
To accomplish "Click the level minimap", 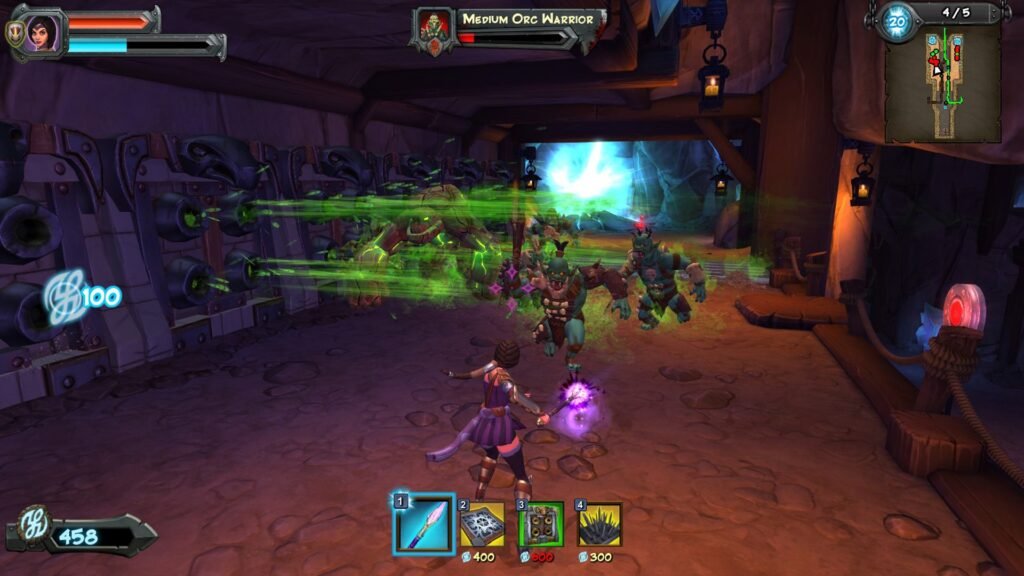I will click(x=942, y=82).
